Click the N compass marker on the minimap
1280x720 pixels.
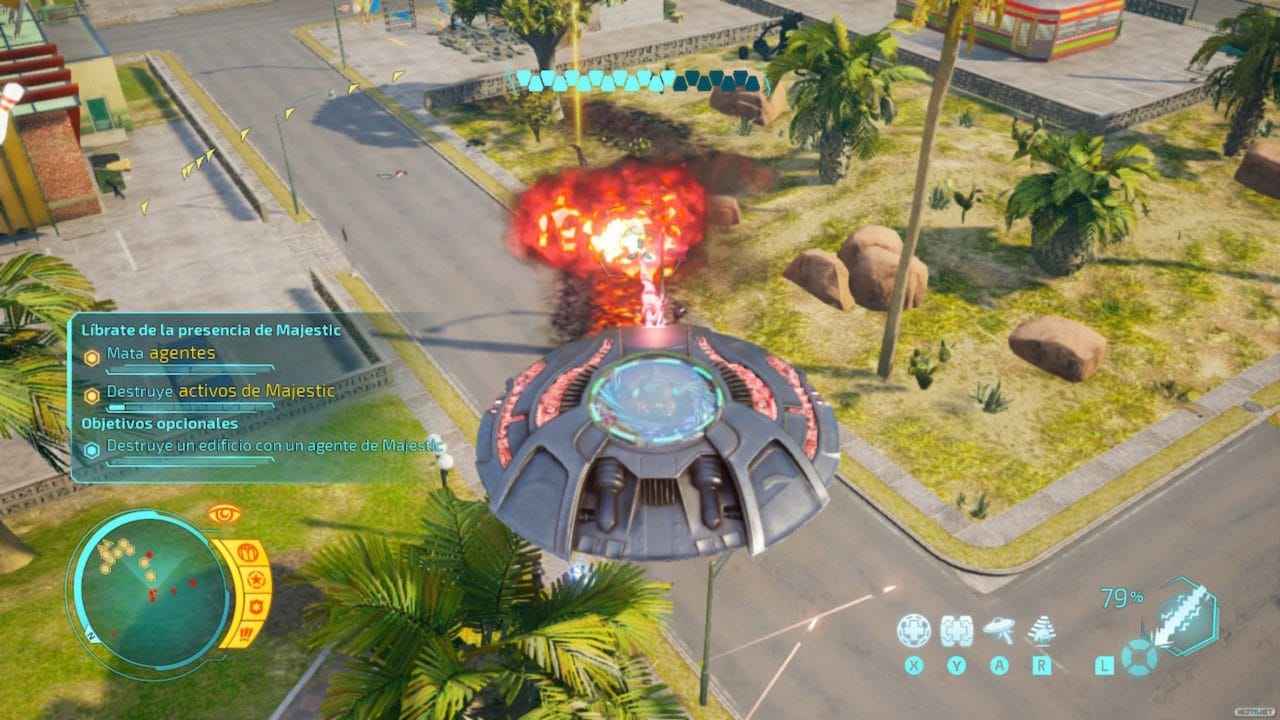90,634
